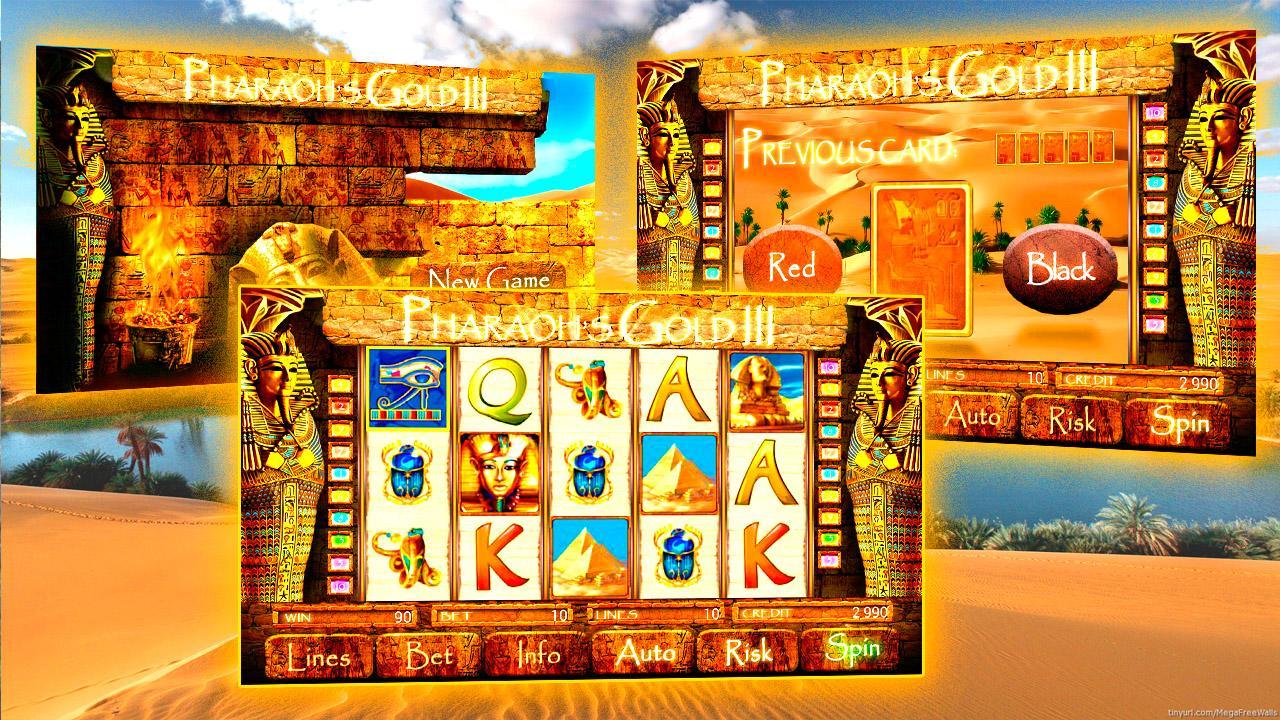Click the letter K symbol on reel three
Screen dimensions: 1280x720
click(x=495, y=555)
